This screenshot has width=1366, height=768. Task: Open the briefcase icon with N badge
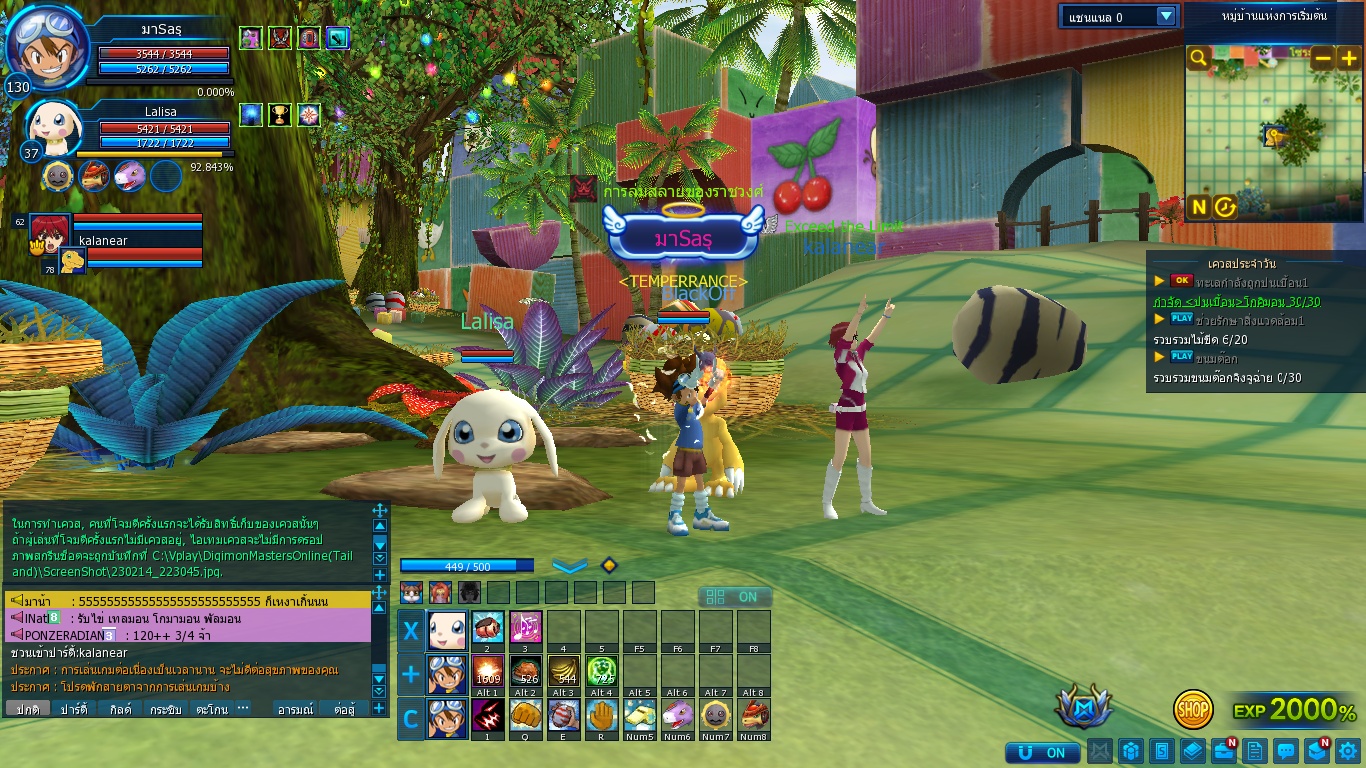click(1223, 751)
